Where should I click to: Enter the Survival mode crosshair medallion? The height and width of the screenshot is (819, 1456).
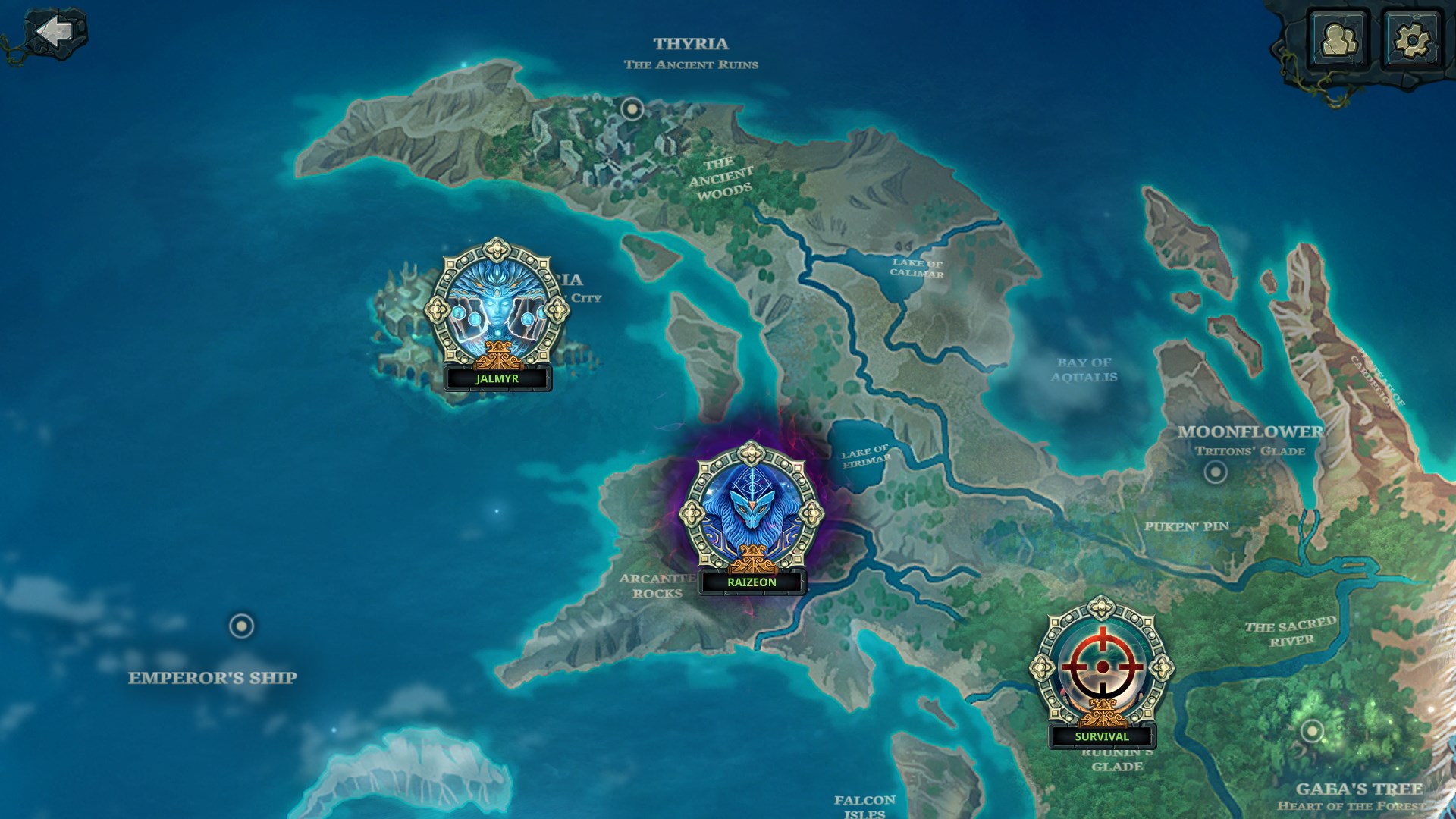pos(1101,667)
